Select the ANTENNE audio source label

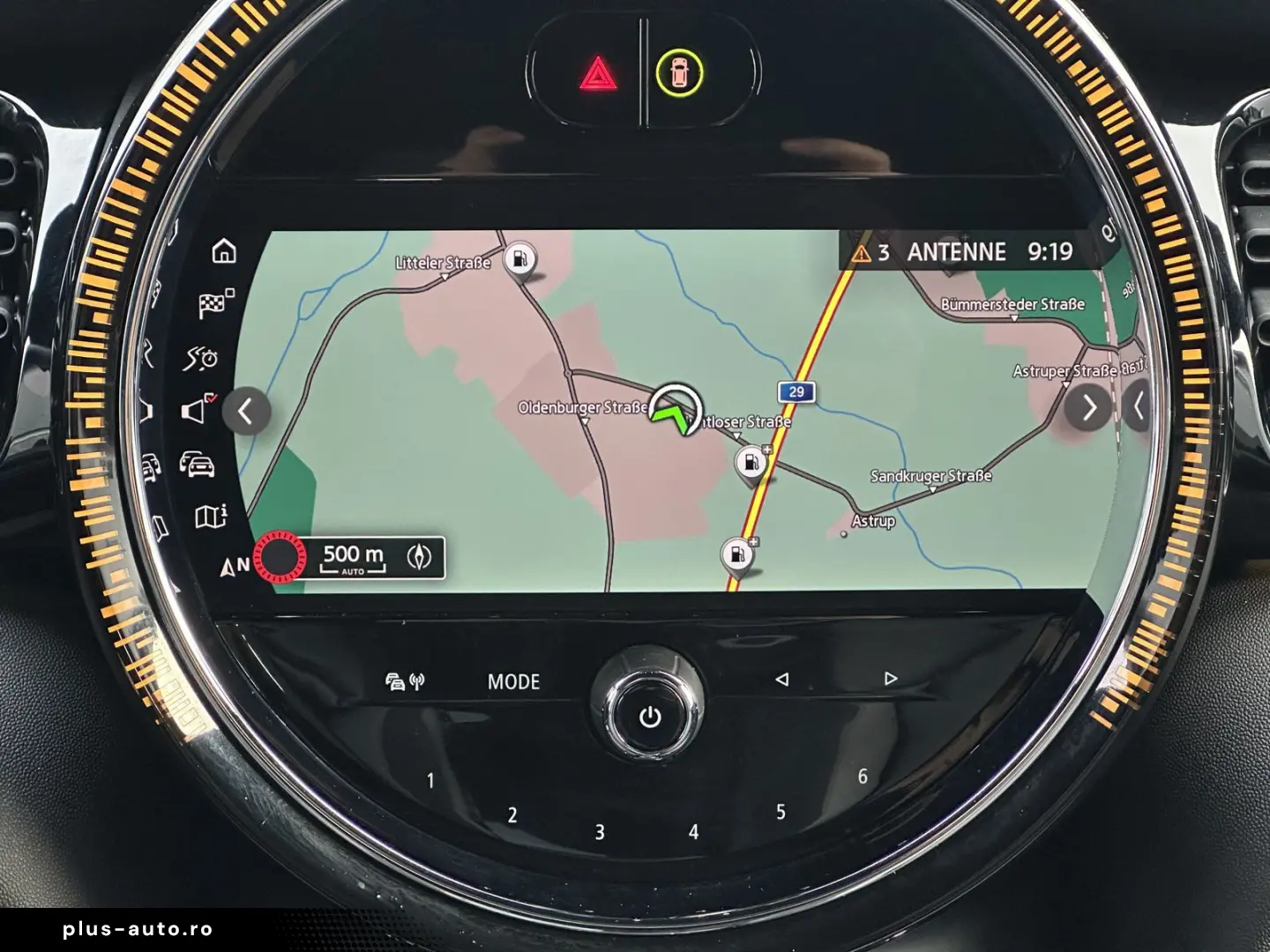[x=958, y=251]
